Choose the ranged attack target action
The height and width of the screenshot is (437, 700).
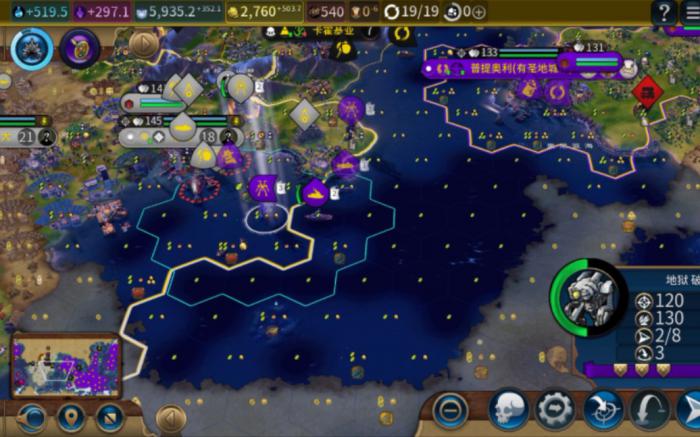tap(602, 409)
